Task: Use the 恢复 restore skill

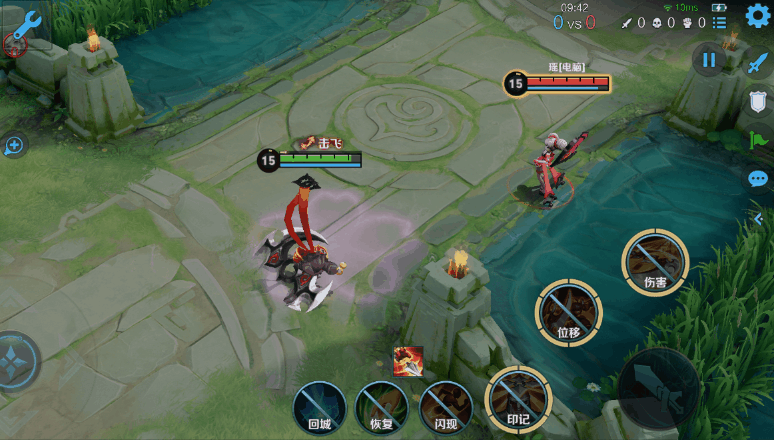Action: coord(381,408)
